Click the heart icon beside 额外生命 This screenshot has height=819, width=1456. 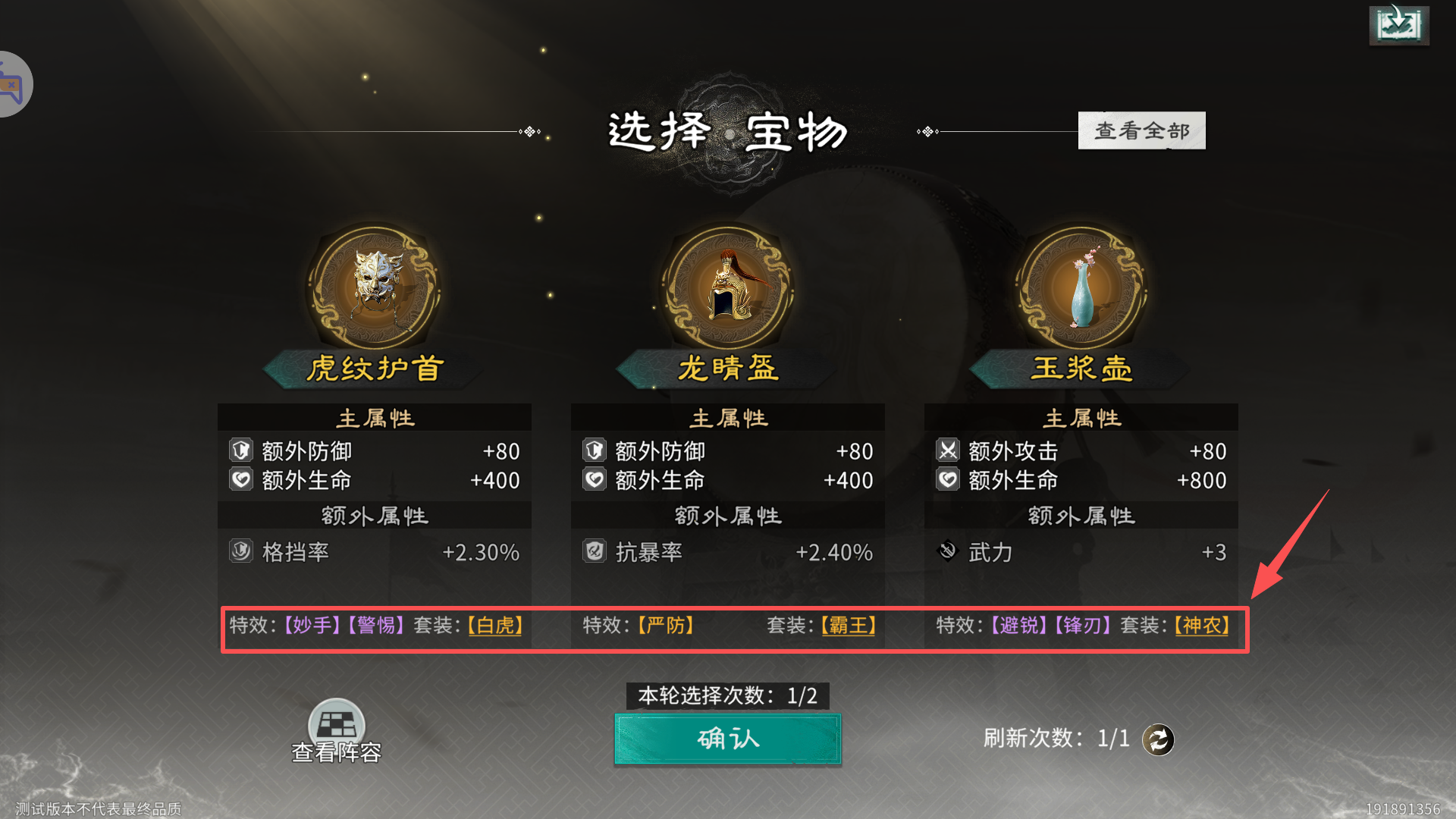tap(241, 479)
